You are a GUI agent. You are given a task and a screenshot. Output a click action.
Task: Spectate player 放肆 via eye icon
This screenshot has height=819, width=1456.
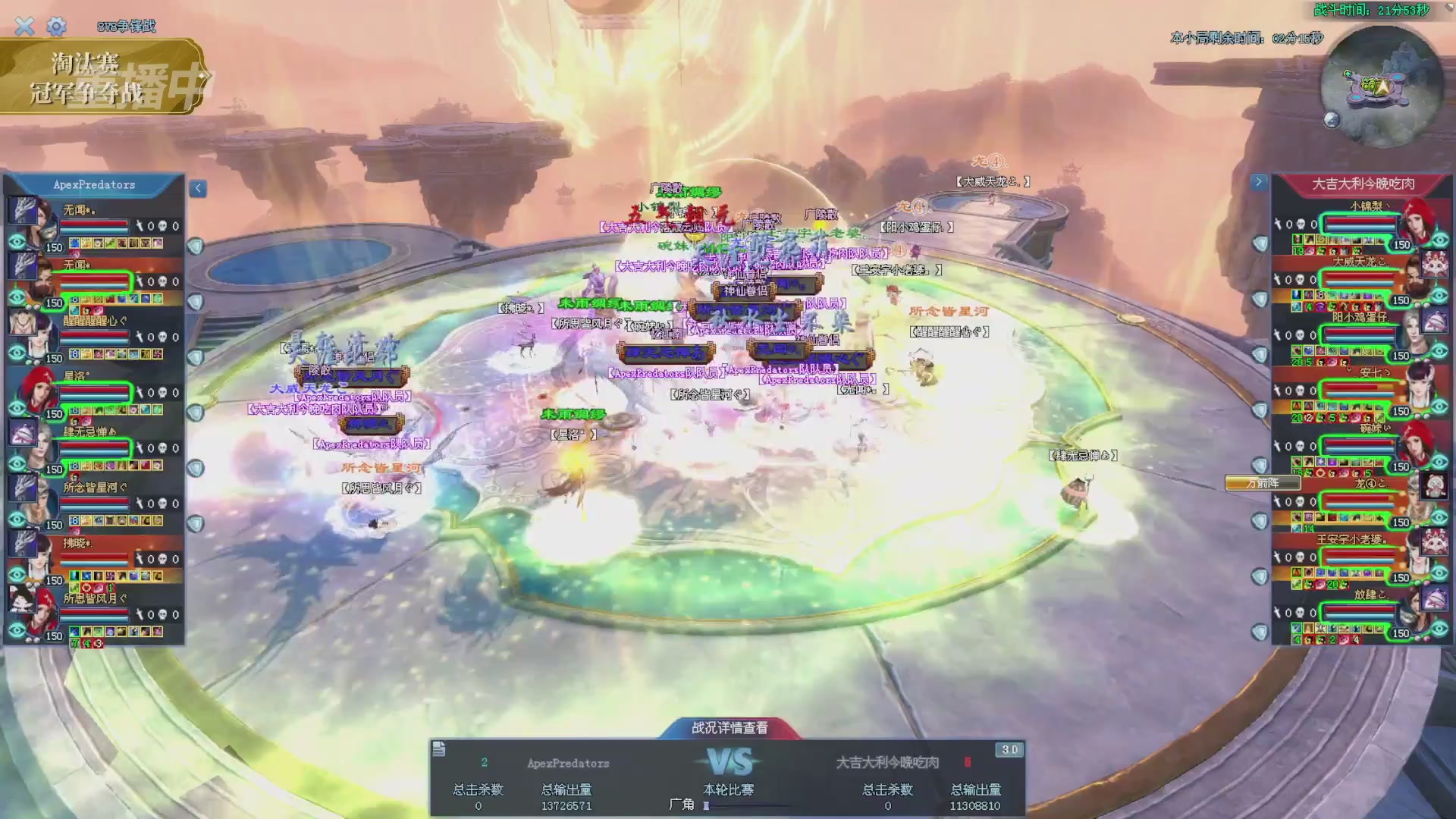pos(1439,629)
